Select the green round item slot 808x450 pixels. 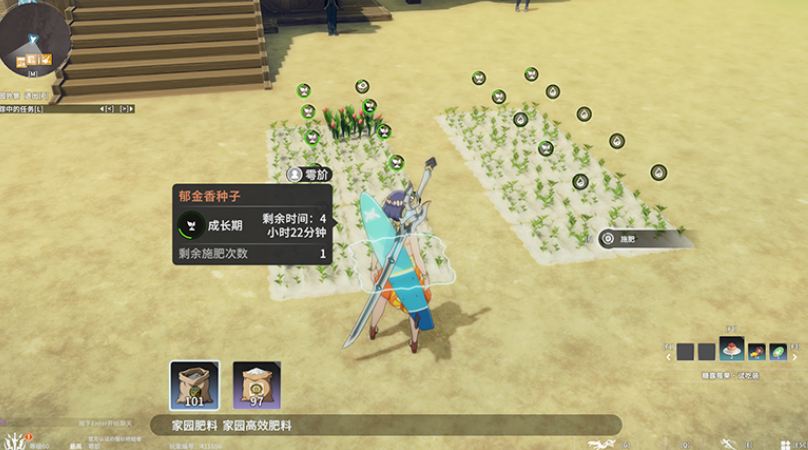point(778,351)
